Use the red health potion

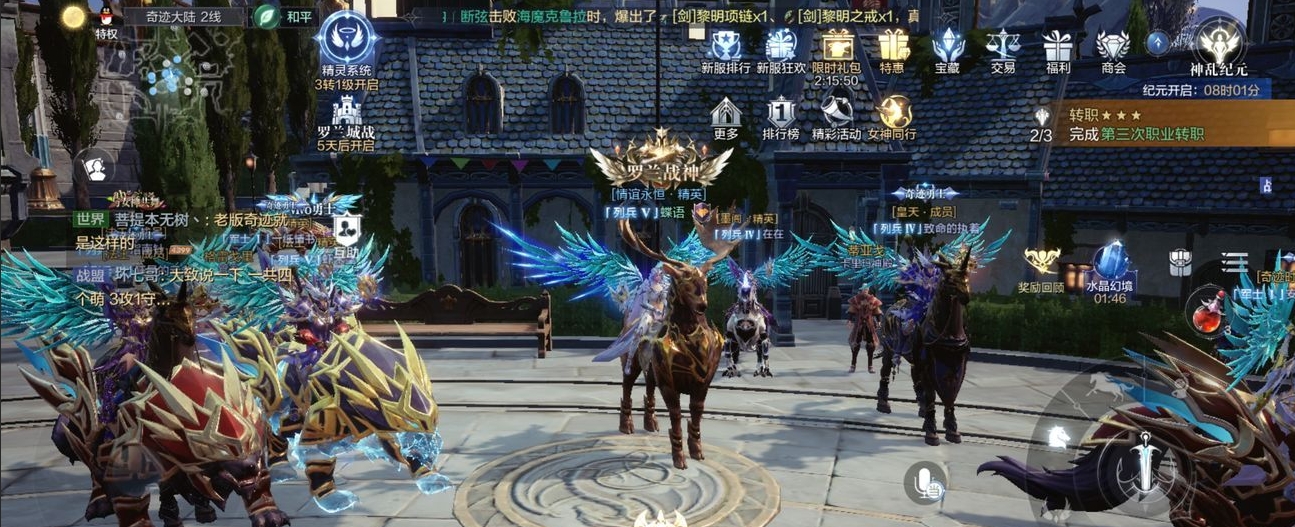click(x=1207, y=316)
